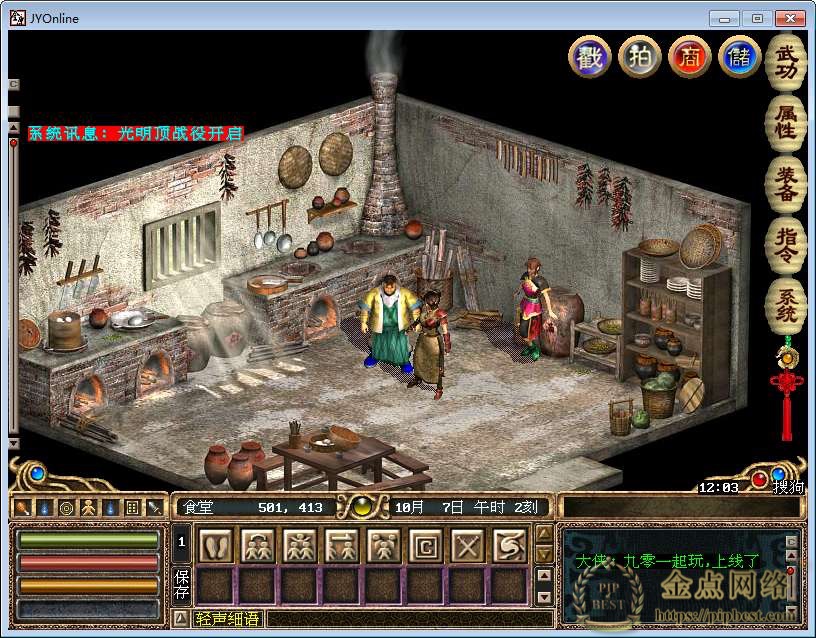
Task: Open the 武功 martial arts lantern menu
Action: 786,61
